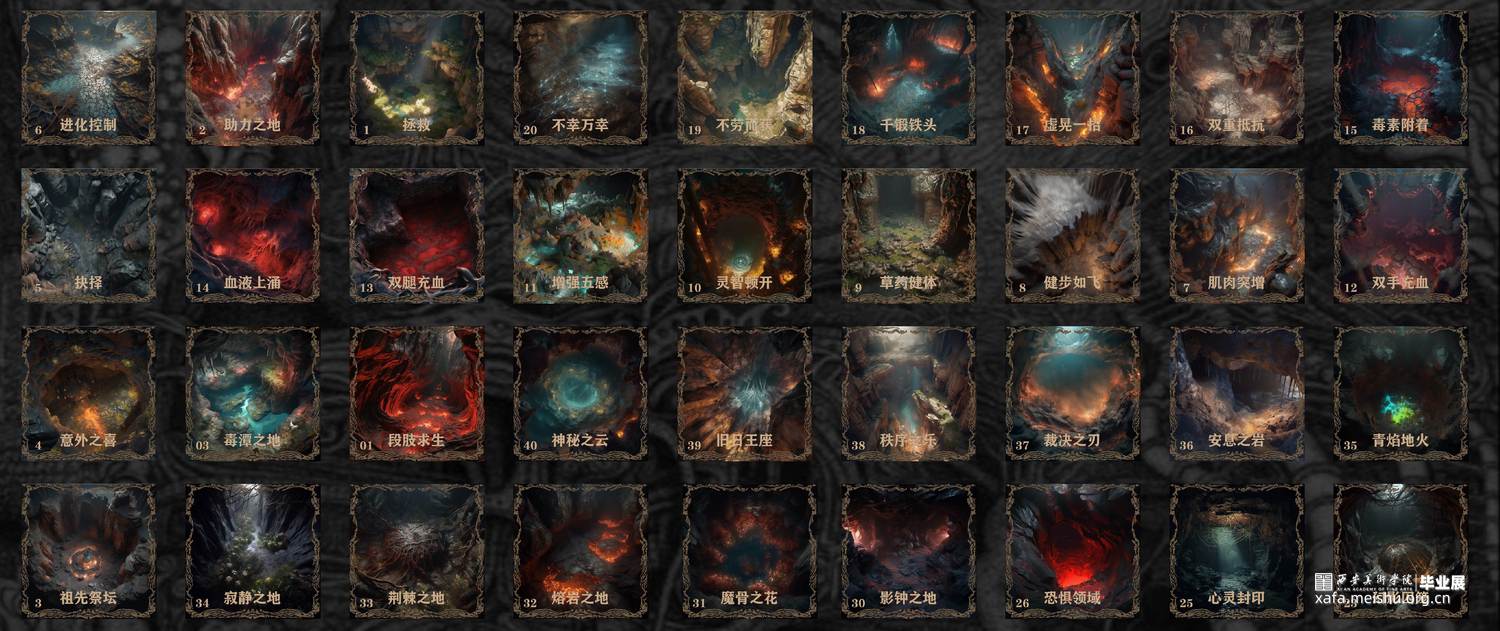The width and height of the screenshot is (1500, 631).
Task: Select the 血液上涌 card
Action: 252,234
